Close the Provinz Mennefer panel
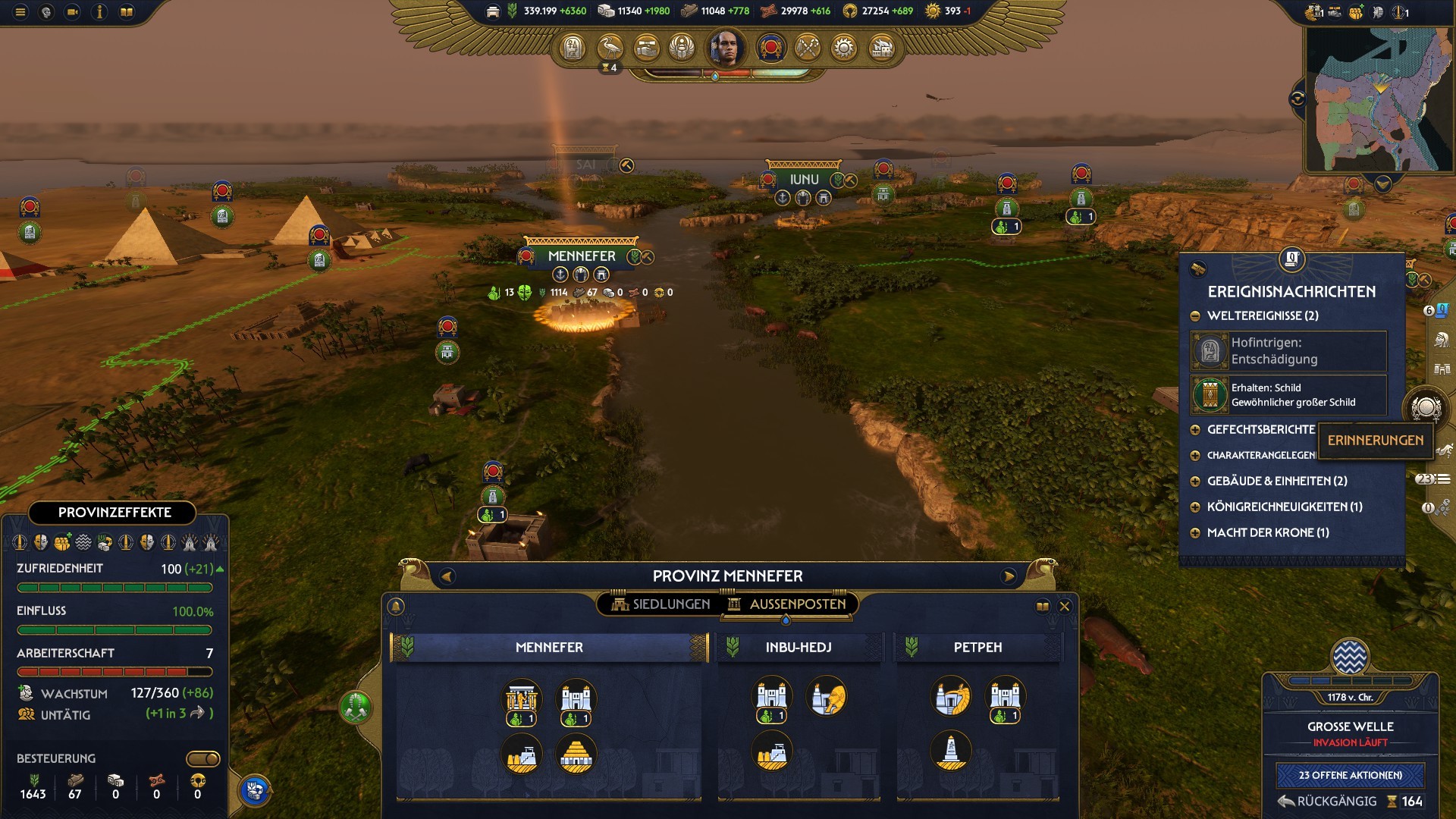The height and width of the screenshot is (819, 1456). (1065, 606)
